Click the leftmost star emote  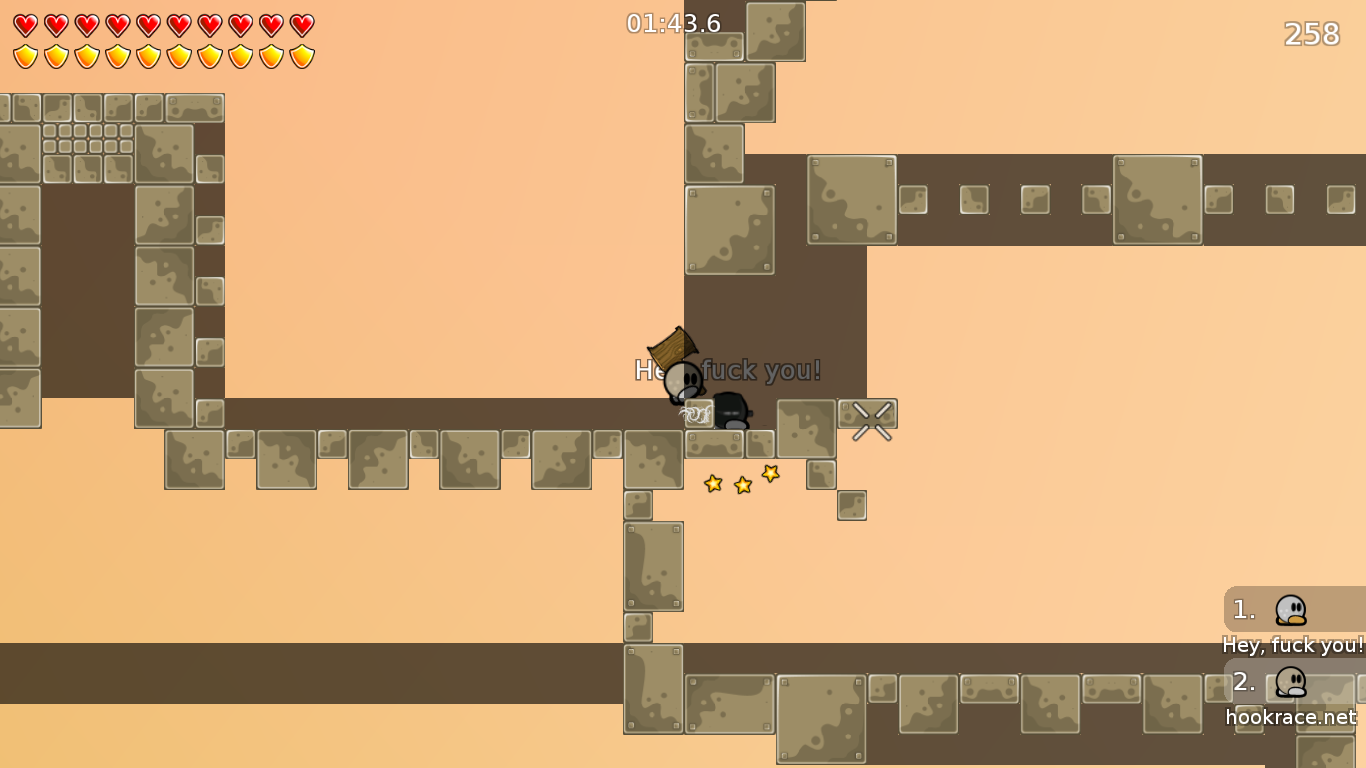[x=713, y=482]
